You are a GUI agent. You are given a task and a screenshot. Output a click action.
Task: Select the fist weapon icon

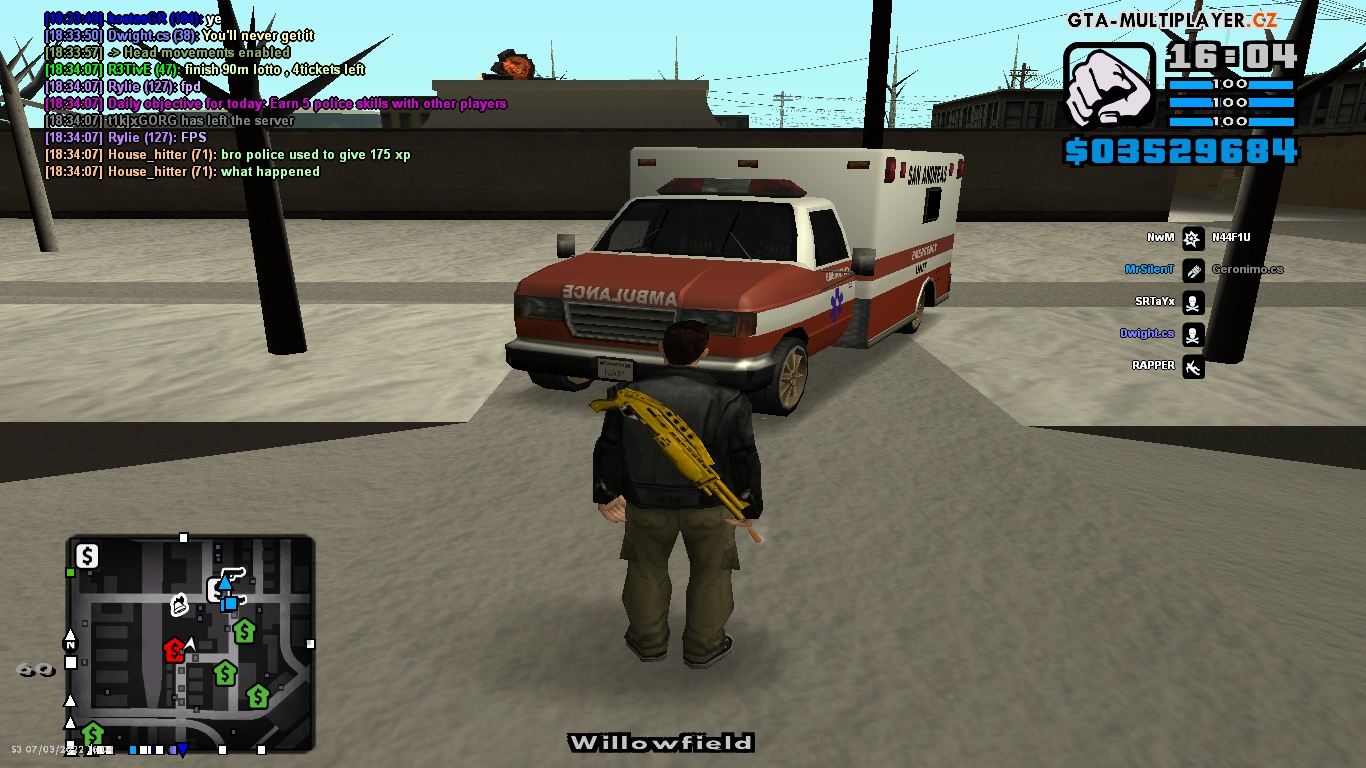[x=1108, y=86]
